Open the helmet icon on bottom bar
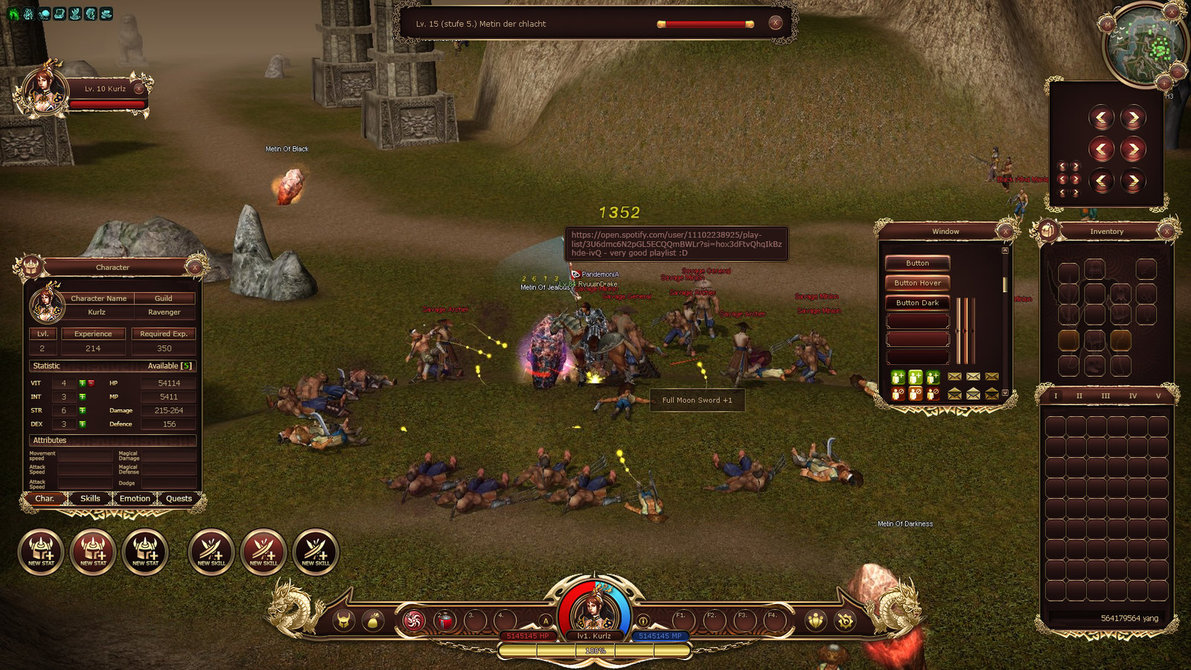Image resolution: width=1191 pixels, height=670 pixels. [x=343, y=621]
